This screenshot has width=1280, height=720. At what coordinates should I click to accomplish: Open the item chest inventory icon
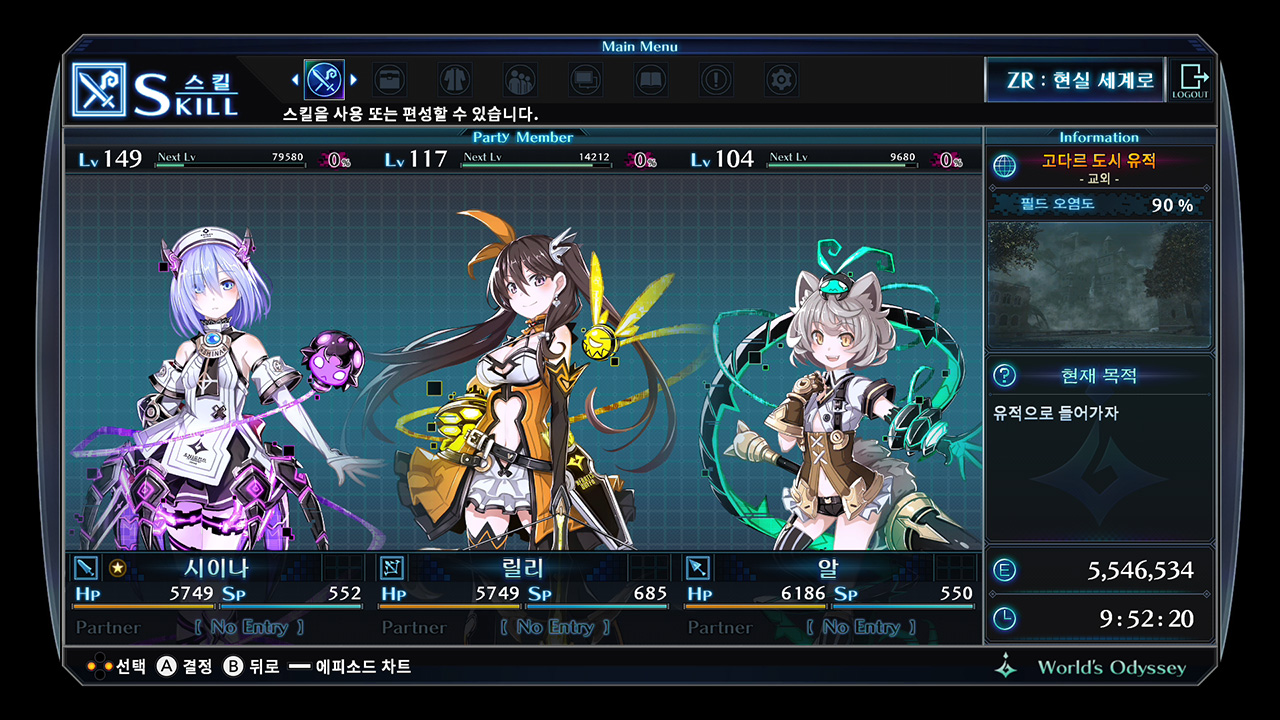[x=389, y=80]
